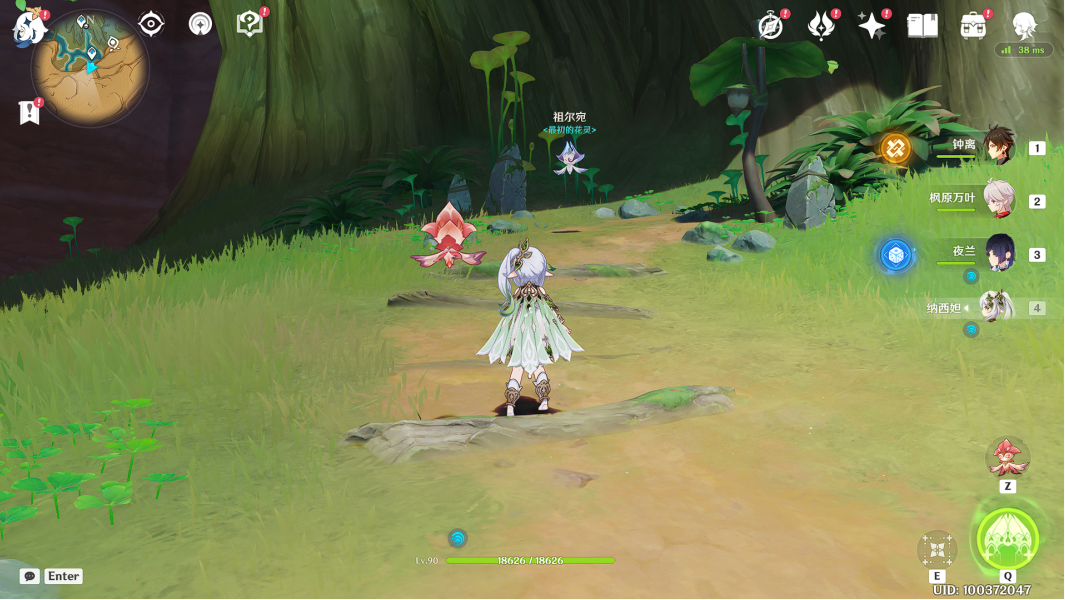This screenshot has height=600, width=1065.
Task: Switch to party member 钟离
Action: click(998, 146)
